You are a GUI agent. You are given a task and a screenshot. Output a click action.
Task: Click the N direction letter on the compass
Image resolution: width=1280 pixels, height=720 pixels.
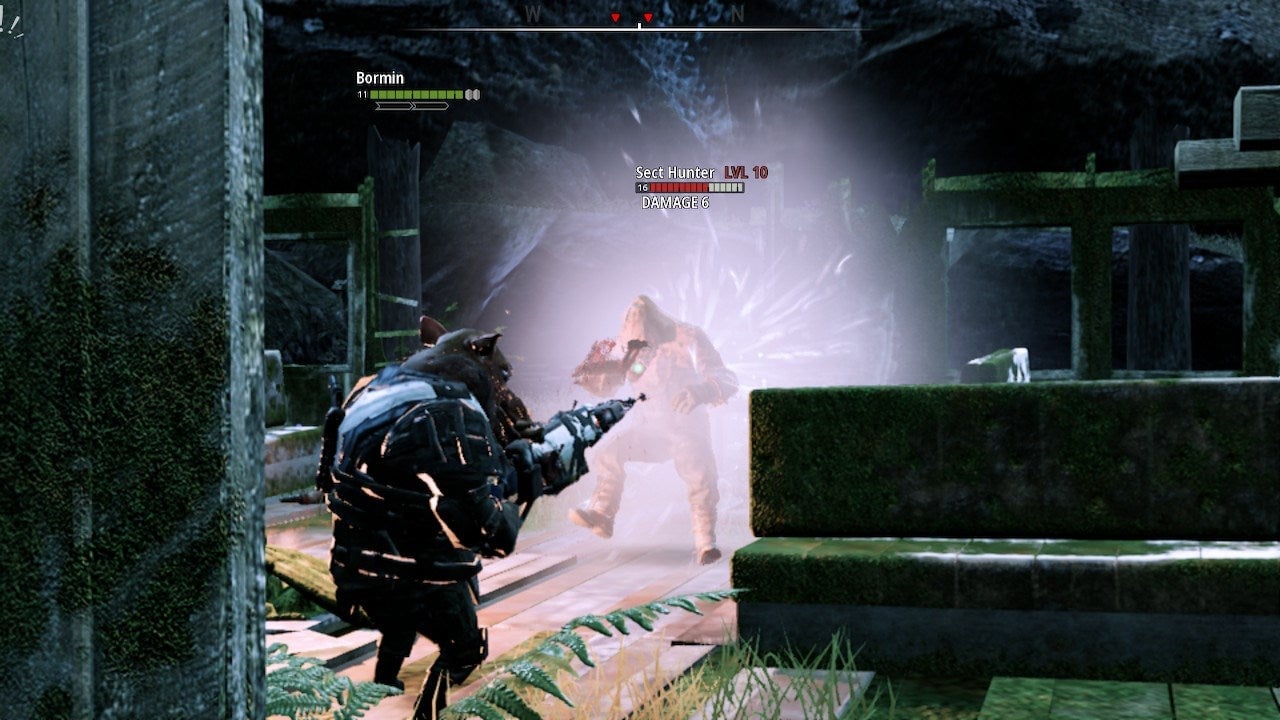[x=737, y=13]
